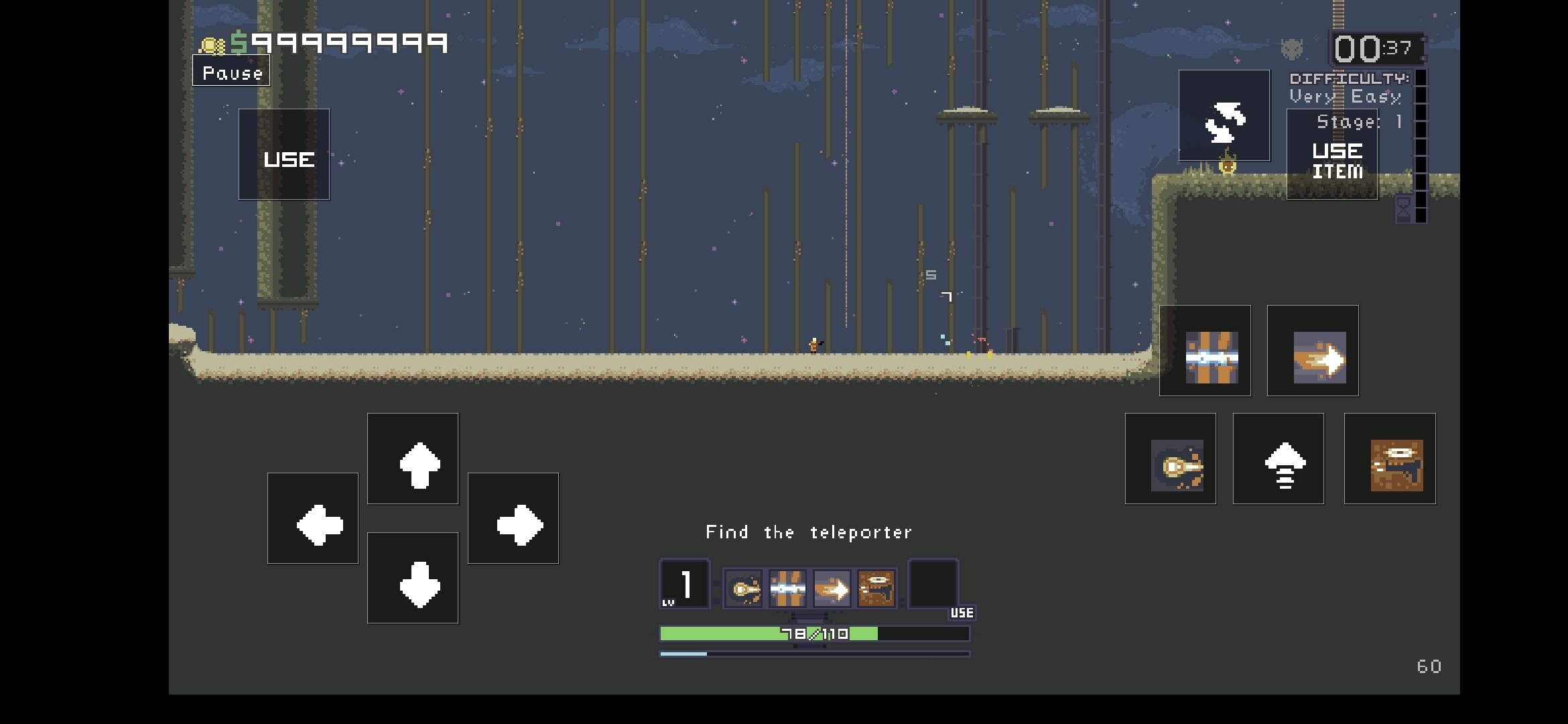Image resolution: width=1568 pixels, height=724 pixels.
Task: Jump using the striped up-arrow button
Action: 1279,459
